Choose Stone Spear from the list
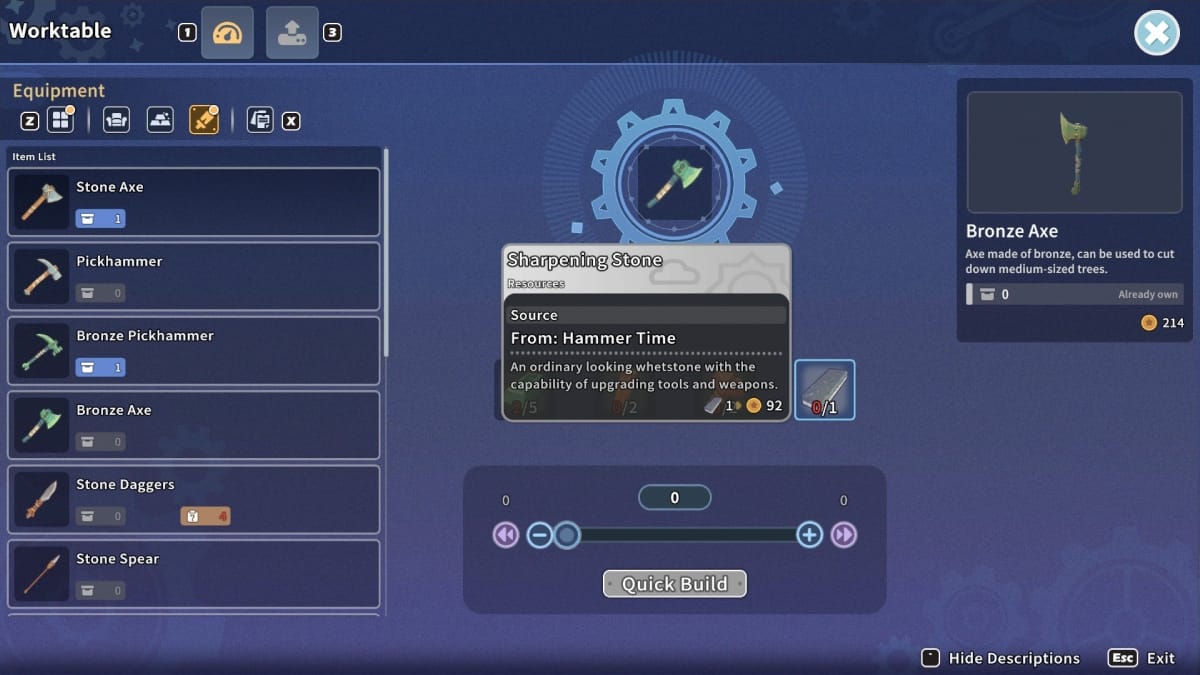Screen dimensions: 1200x675 (194, 573)
